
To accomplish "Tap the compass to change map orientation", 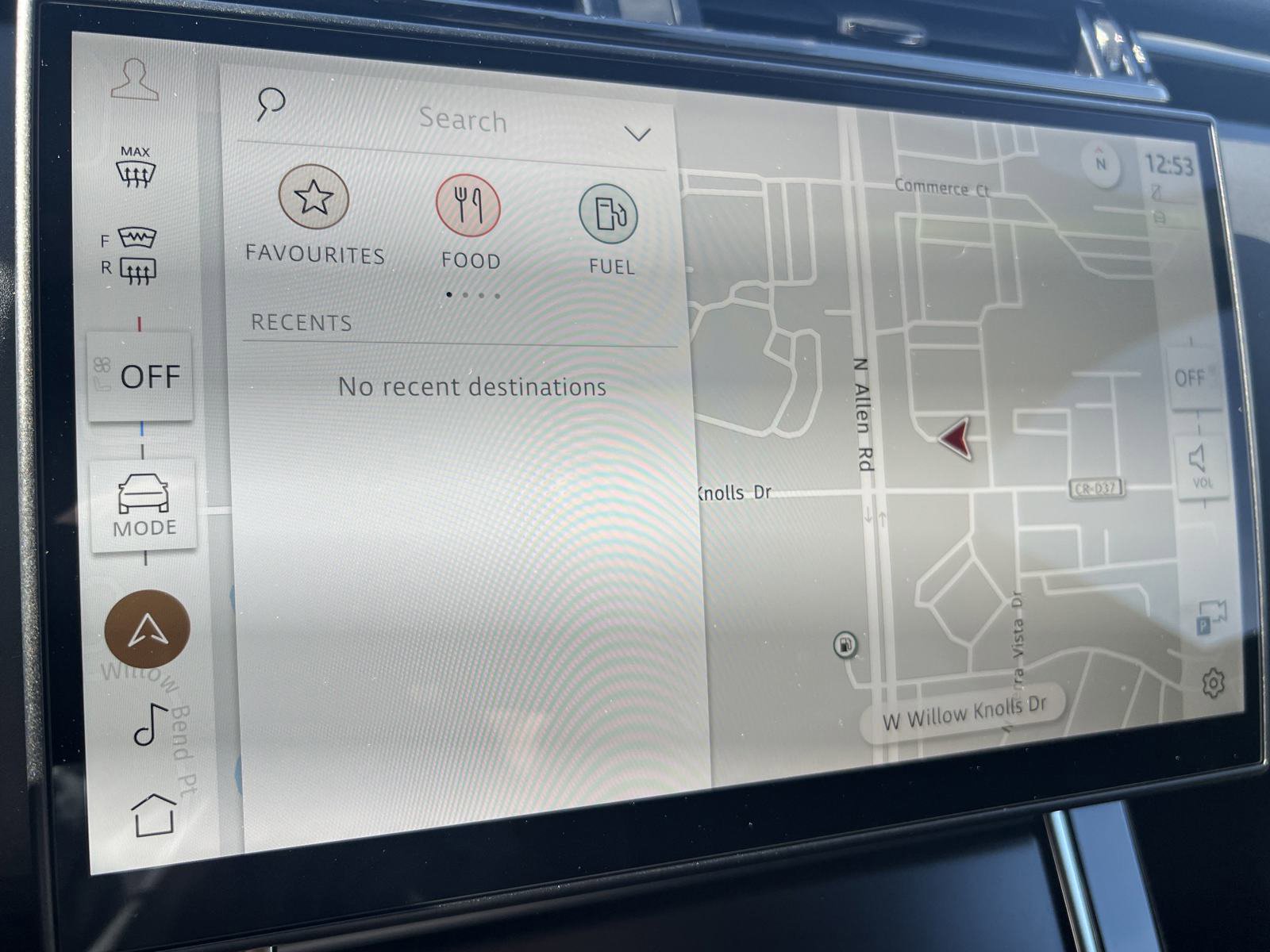I will (x=1101, y=163).
